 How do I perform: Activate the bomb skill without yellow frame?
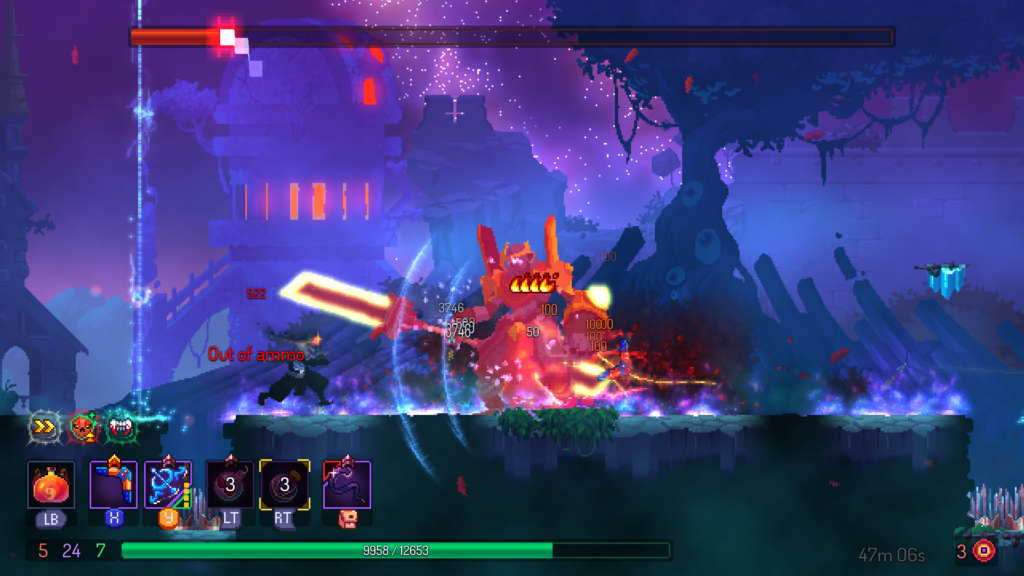click(x=230, y=486)
